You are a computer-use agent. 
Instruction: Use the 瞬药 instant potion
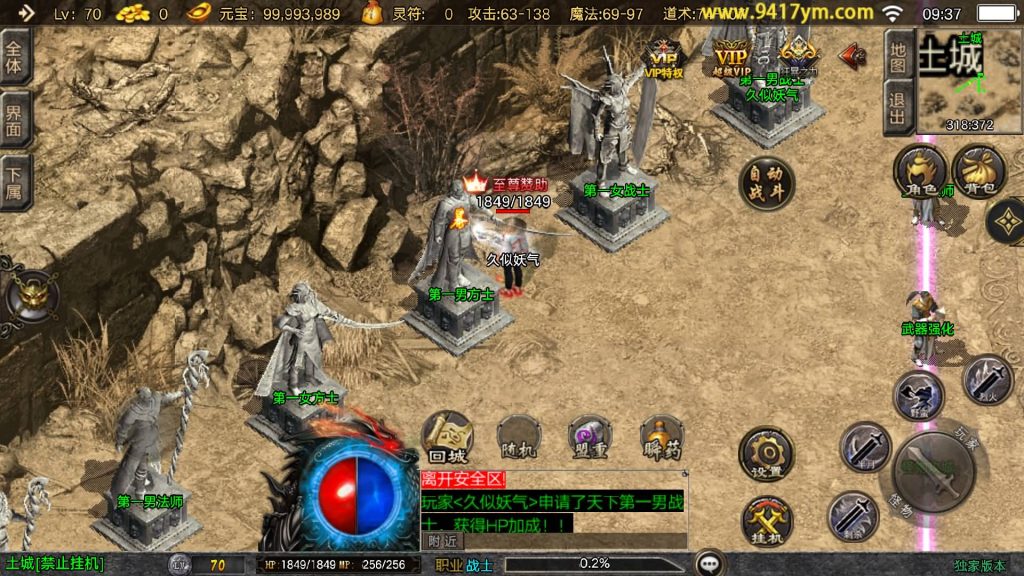(661, 438)
